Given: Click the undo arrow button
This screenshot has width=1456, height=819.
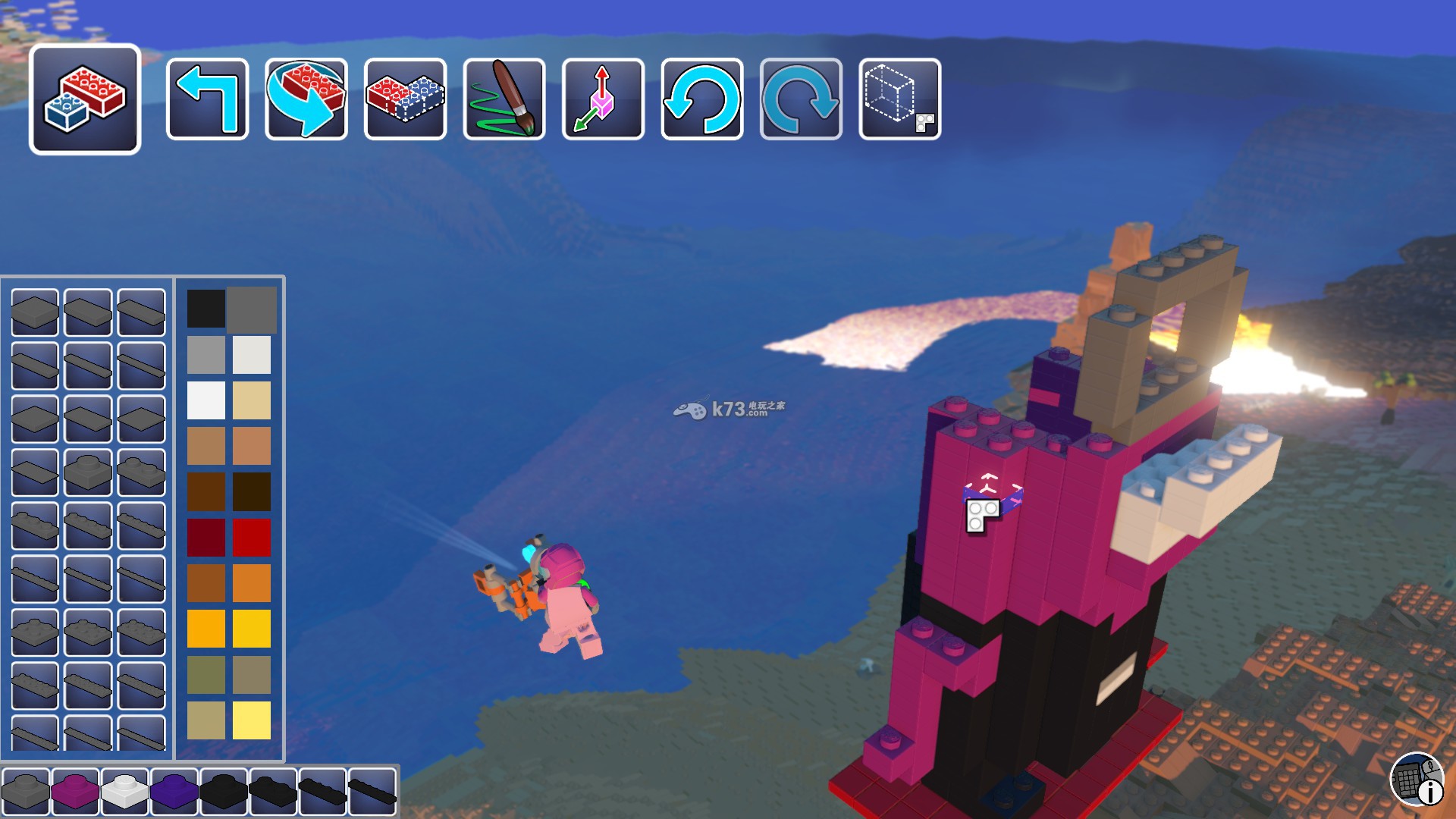Looking at the screenshot, I should (x=702, y=99).
